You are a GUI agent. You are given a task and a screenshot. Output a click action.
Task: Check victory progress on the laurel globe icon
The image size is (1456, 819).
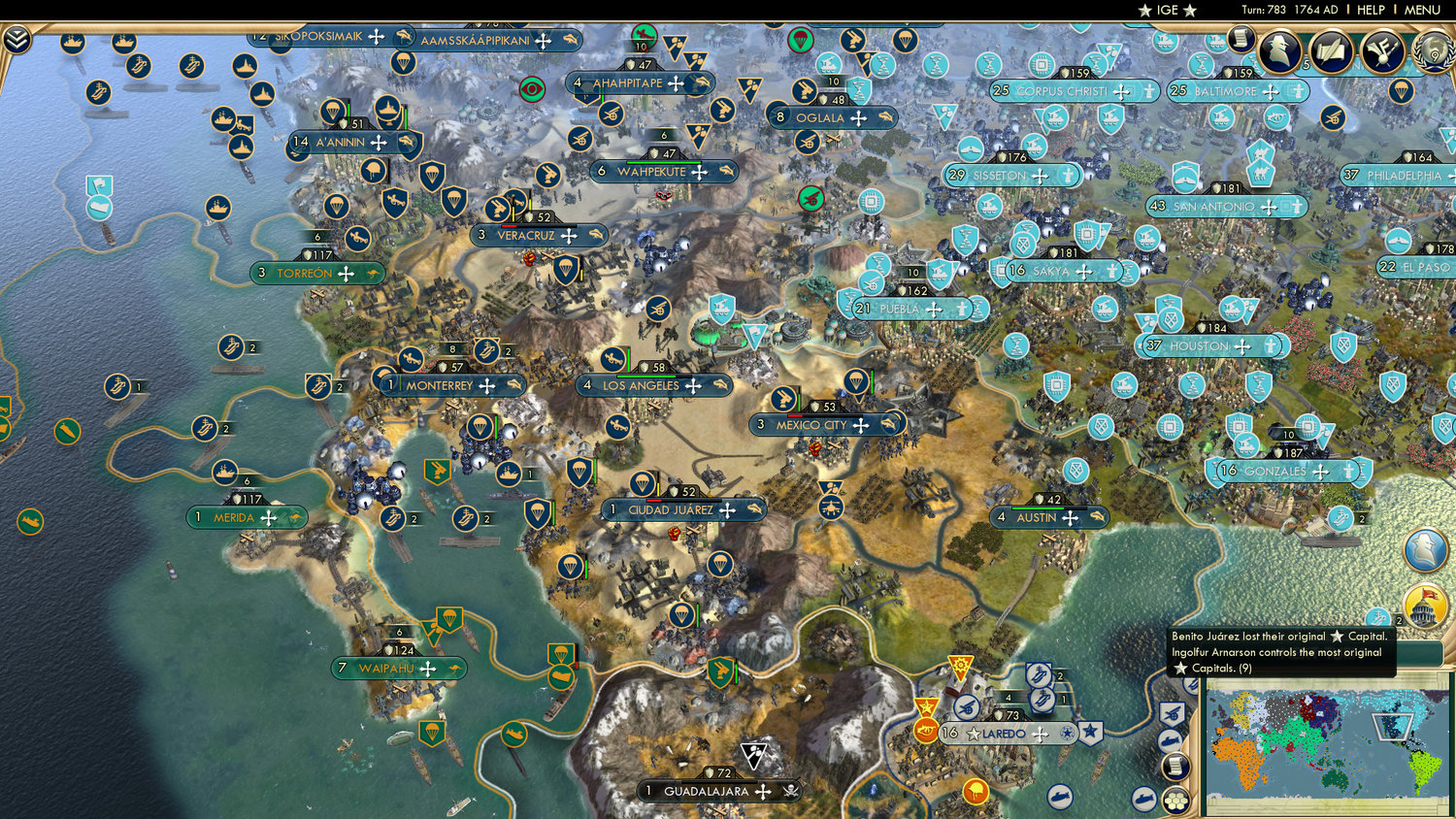coord(1433,51)
